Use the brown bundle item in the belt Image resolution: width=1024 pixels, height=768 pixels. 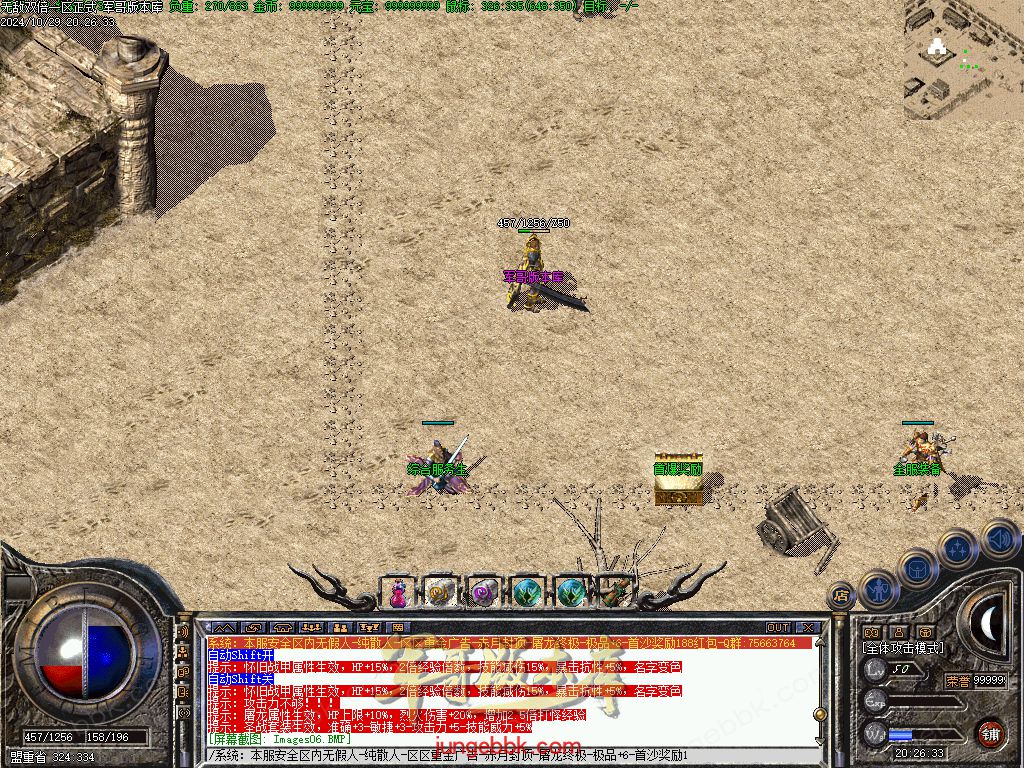(x=615, y=593)
